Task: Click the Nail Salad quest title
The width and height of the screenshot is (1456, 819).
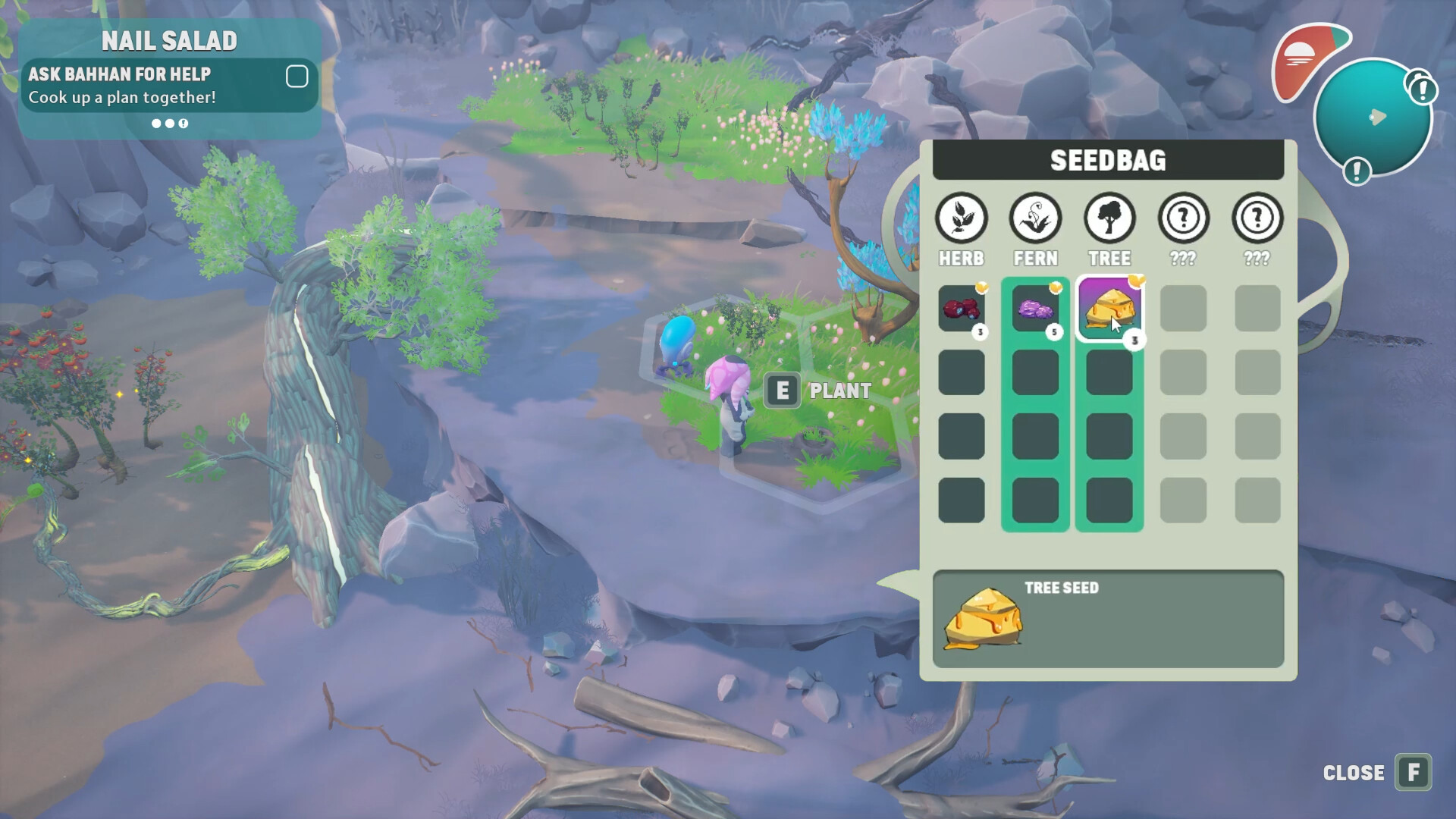Action: 170,41
